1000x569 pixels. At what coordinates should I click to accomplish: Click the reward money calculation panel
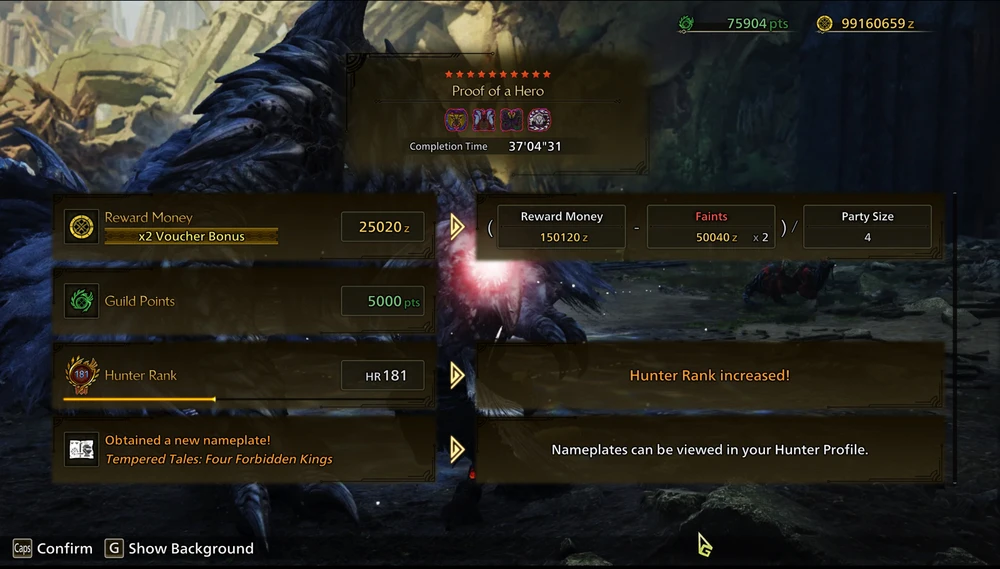click(x=709, y=227)
